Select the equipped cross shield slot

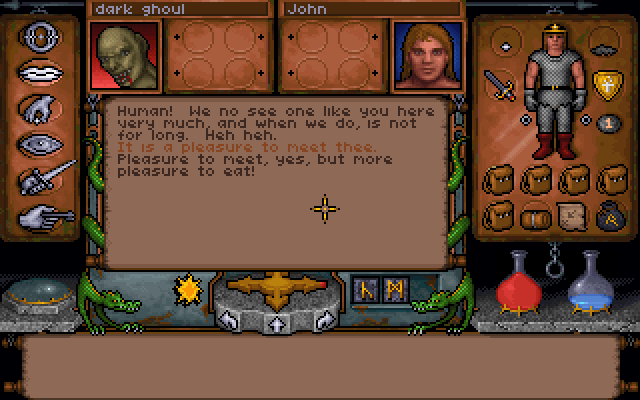click(x=606, y=84)
